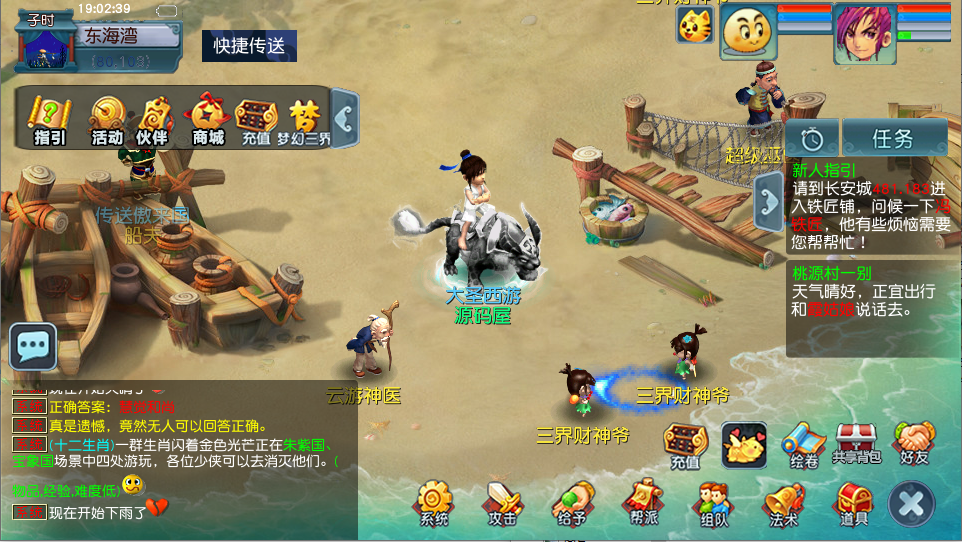Activate the 攻击 attack button
The image size is (962, 542).
[502, 502]
